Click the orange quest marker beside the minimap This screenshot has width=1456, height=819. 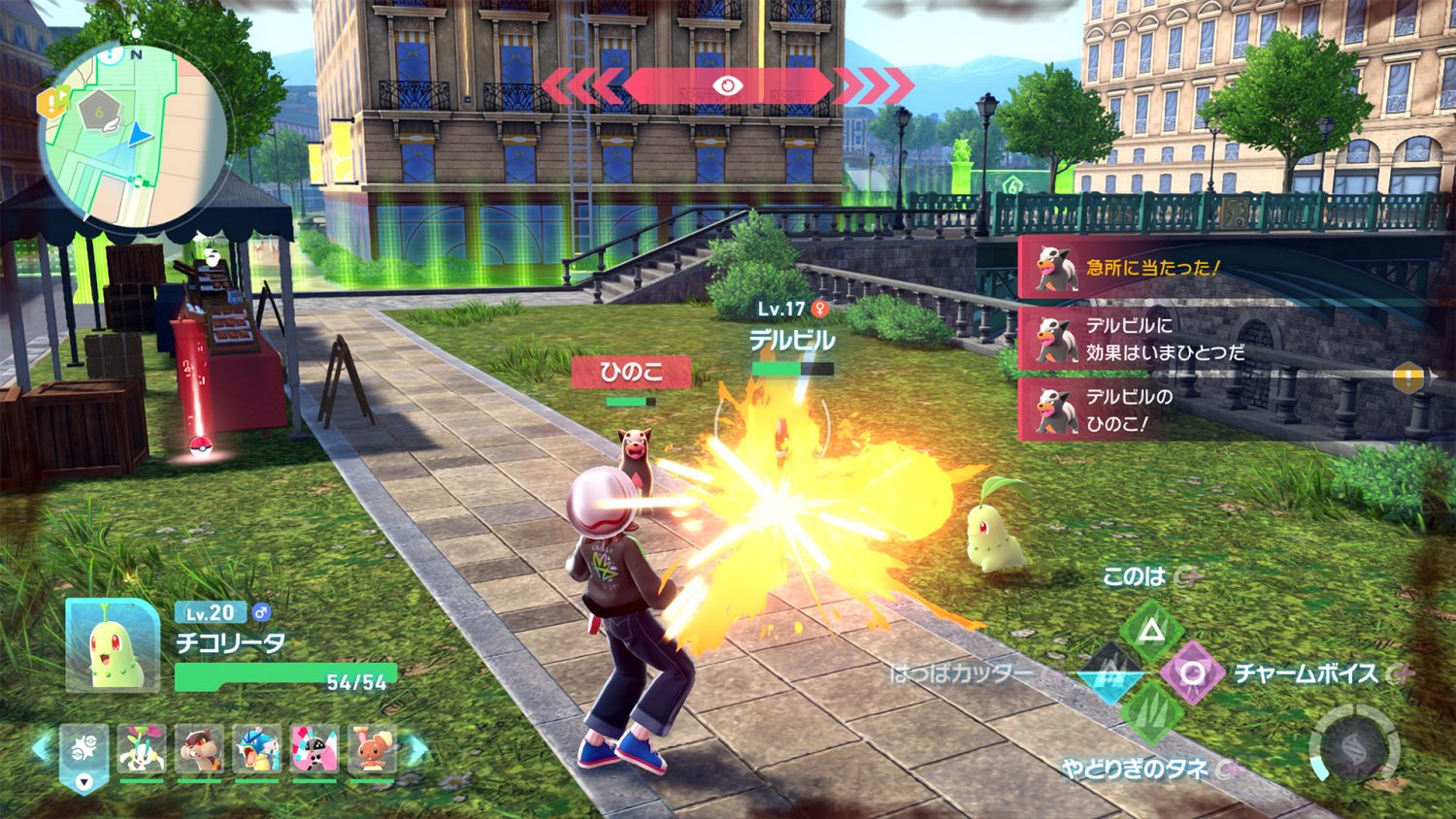pos(50,103)
